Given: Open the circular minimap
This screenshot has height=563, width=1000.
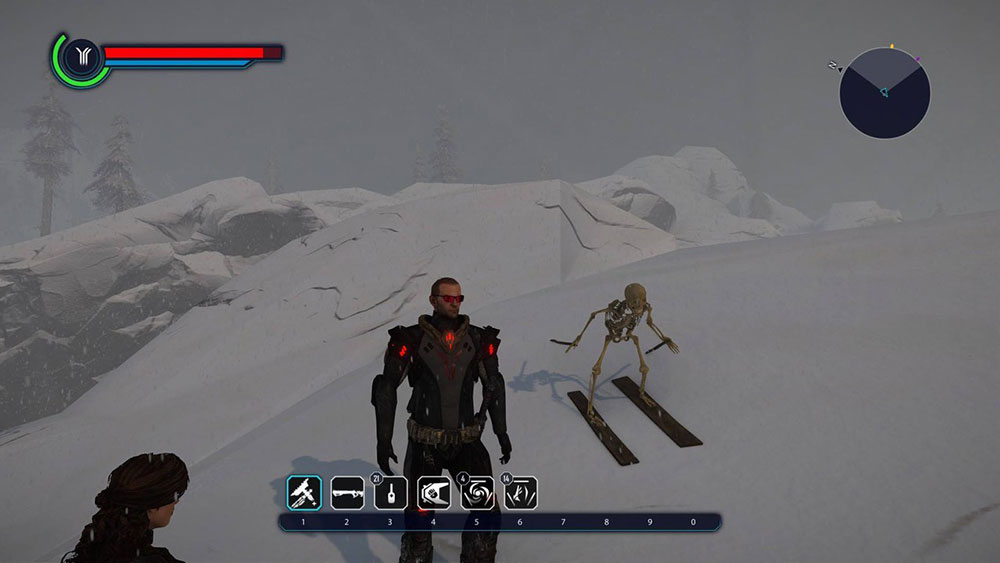Looking at the screenshot, I should (x=885, y=93).
